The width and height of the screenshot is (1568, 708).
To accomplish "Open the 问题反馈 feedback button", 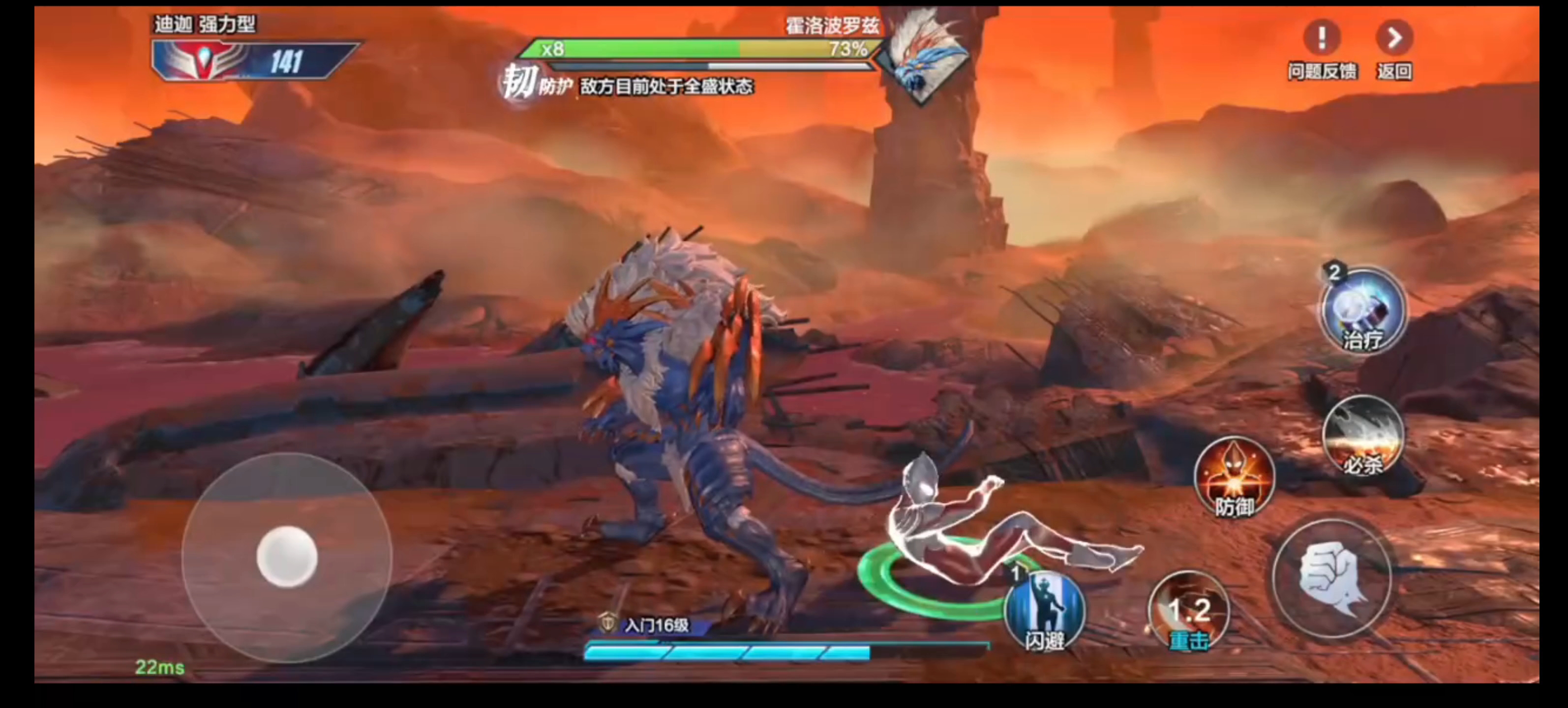I will point(1322,39).
